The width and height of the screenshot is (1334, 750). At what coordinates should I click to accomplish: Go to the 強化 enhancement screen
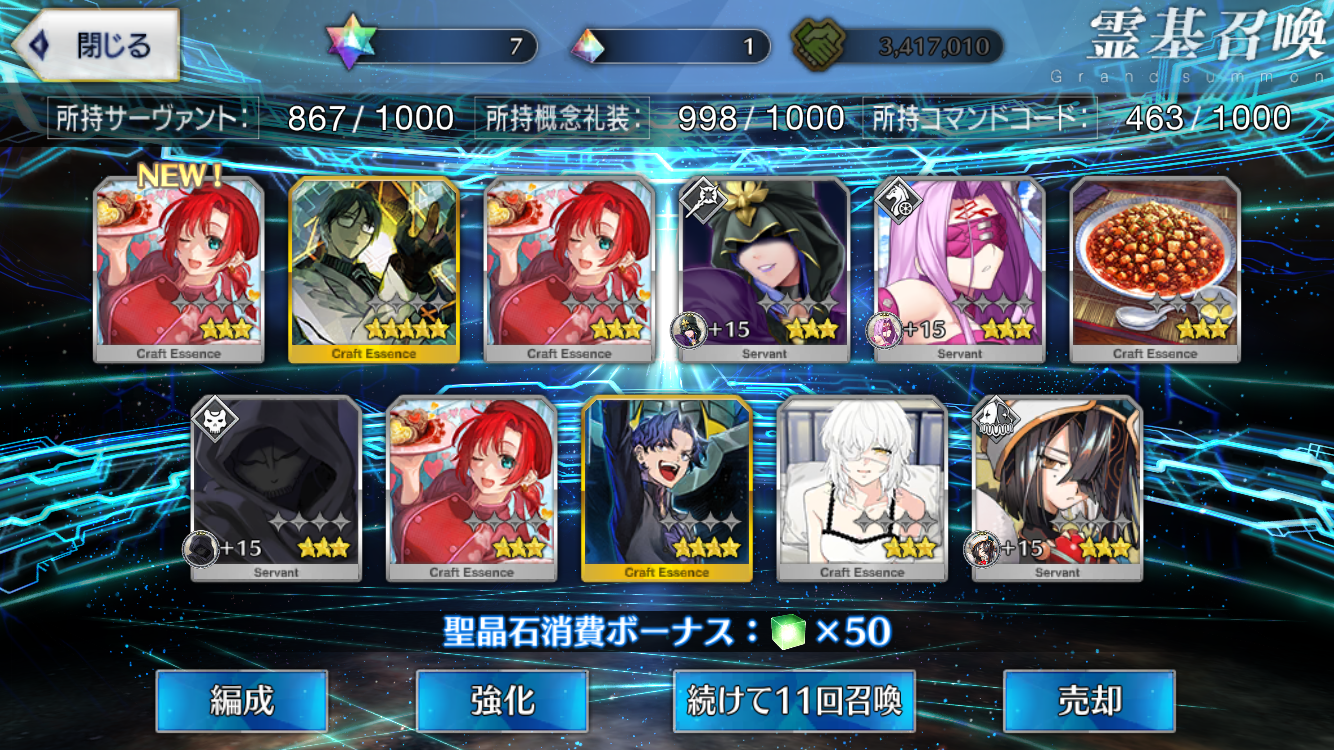pyautogui.click(x=501, y=701)
